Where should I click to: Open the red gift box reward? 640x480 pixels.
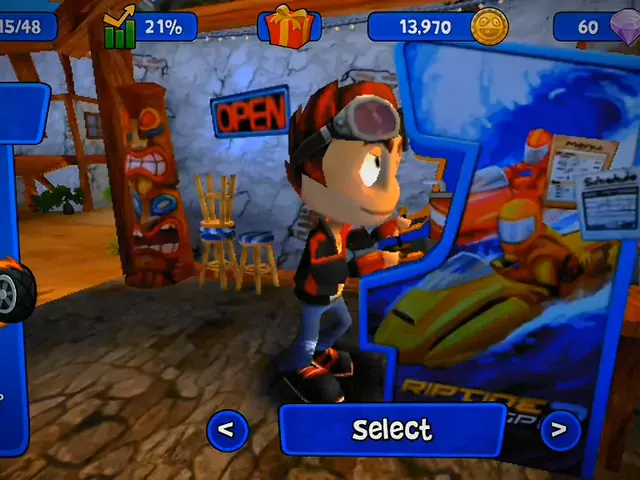[x=290, y=26]
